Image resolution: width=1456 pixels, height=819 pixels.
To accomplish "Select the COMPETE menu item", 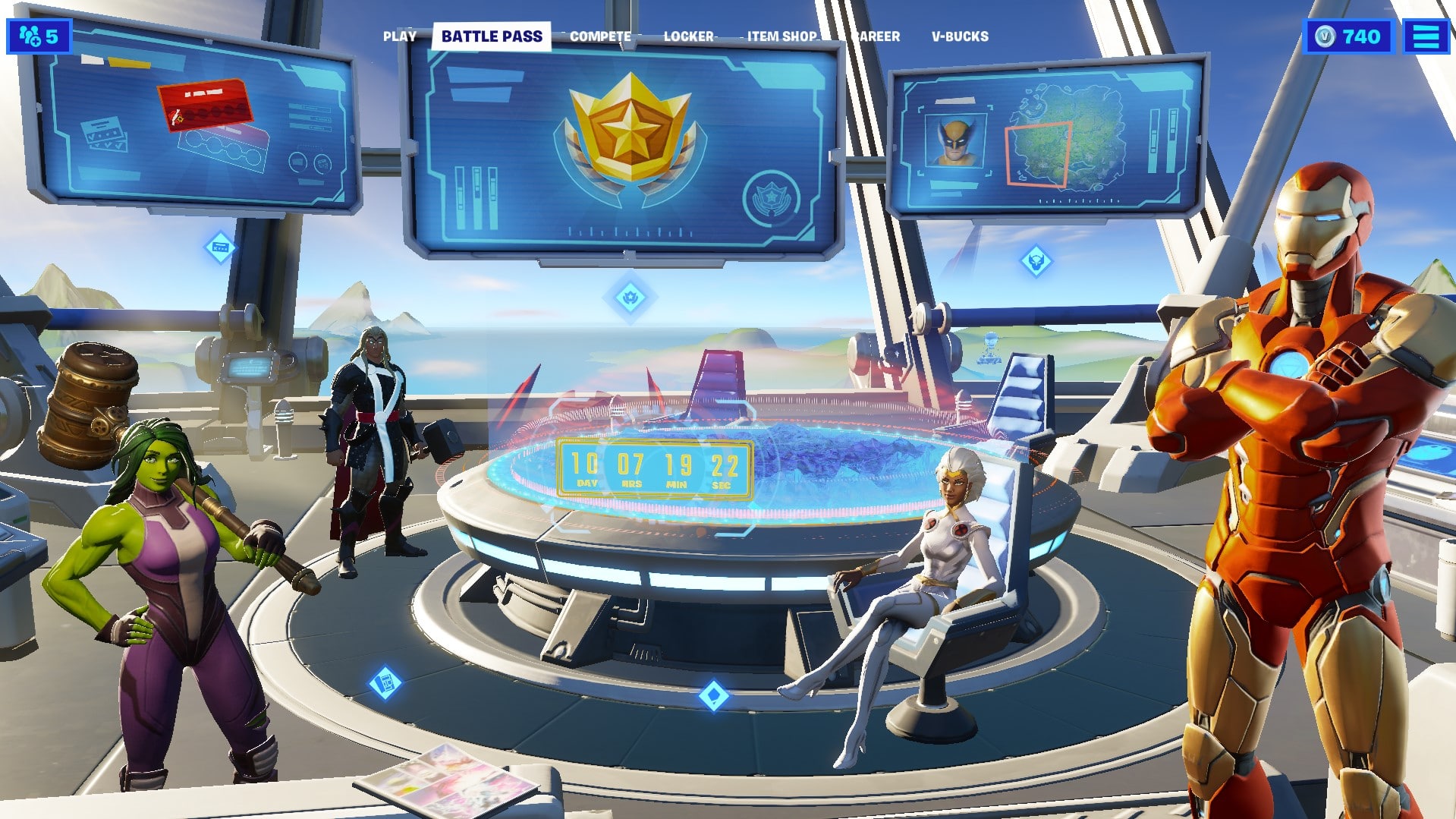I will click(x=600, y=36).
